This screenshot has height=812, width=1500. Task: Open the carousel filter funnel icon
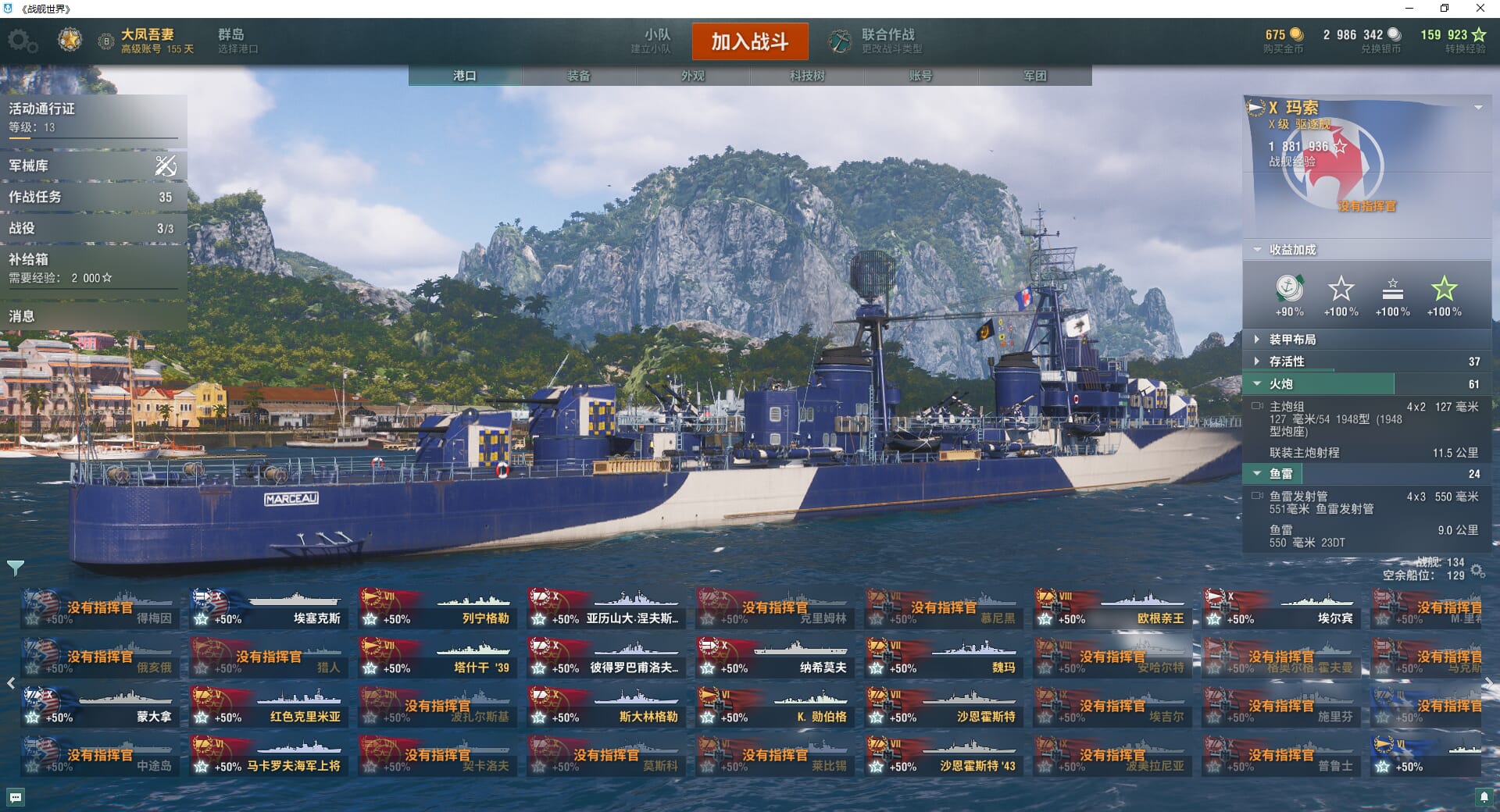click(16, 568)
